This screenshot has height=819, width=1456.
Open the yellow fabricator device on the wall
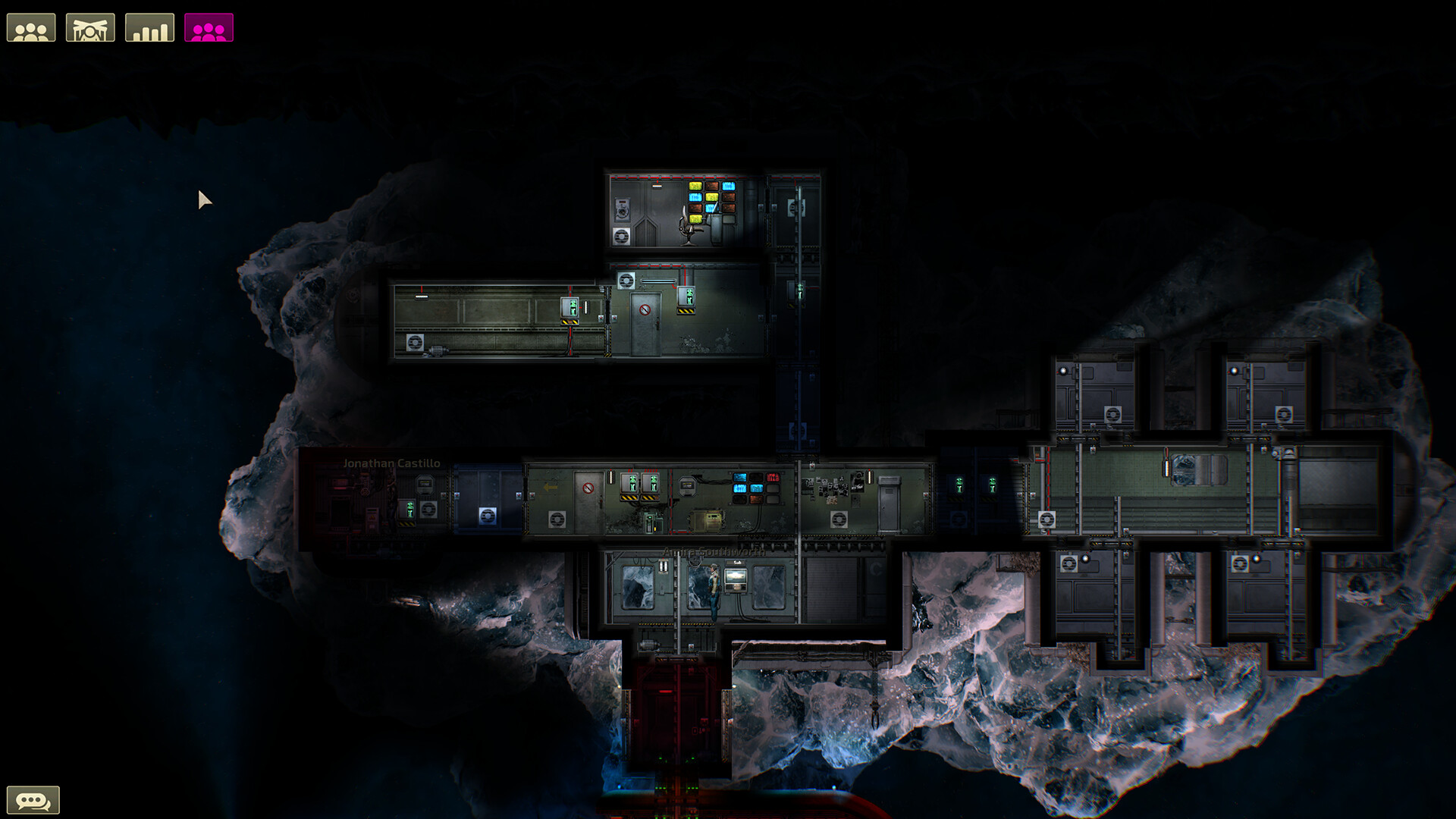click(x=707, y=521)
